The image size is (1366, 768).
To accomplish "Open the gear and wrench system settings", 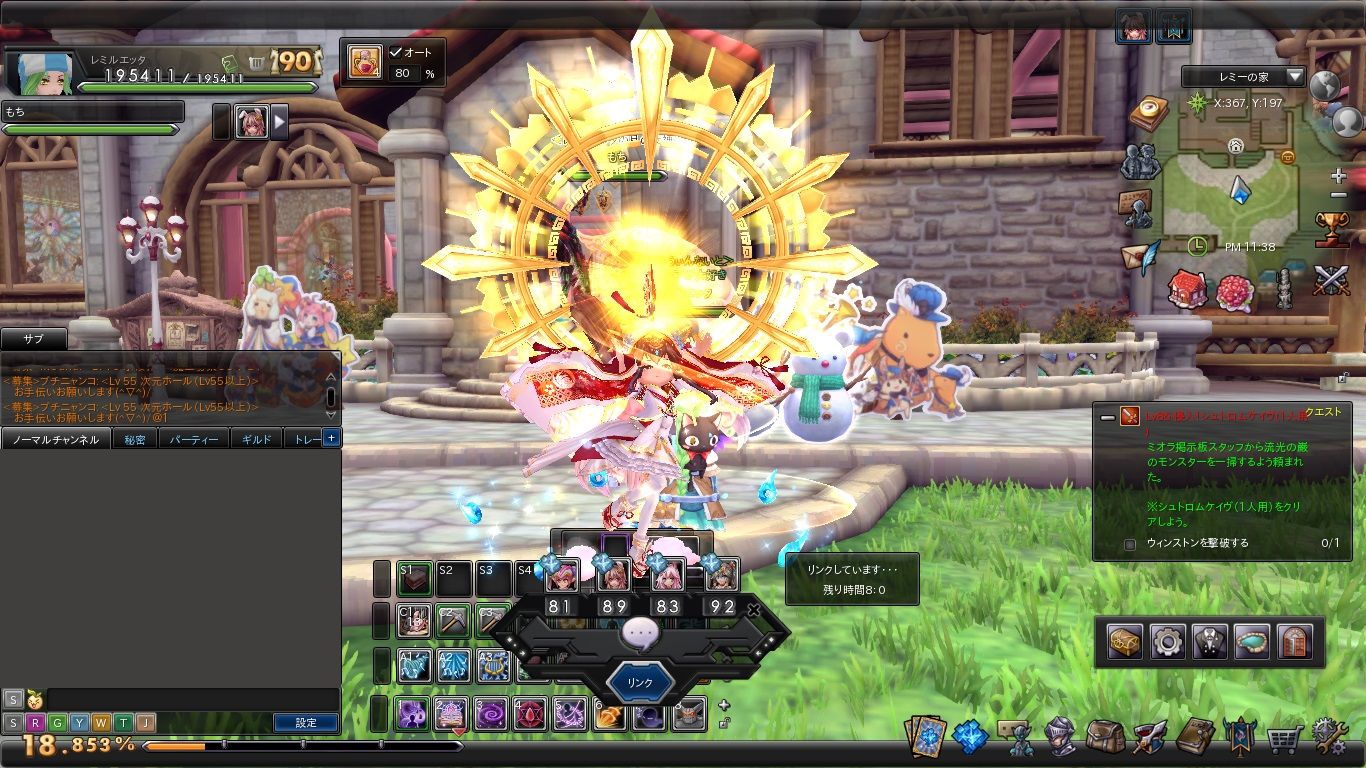I will [1329, 737].
